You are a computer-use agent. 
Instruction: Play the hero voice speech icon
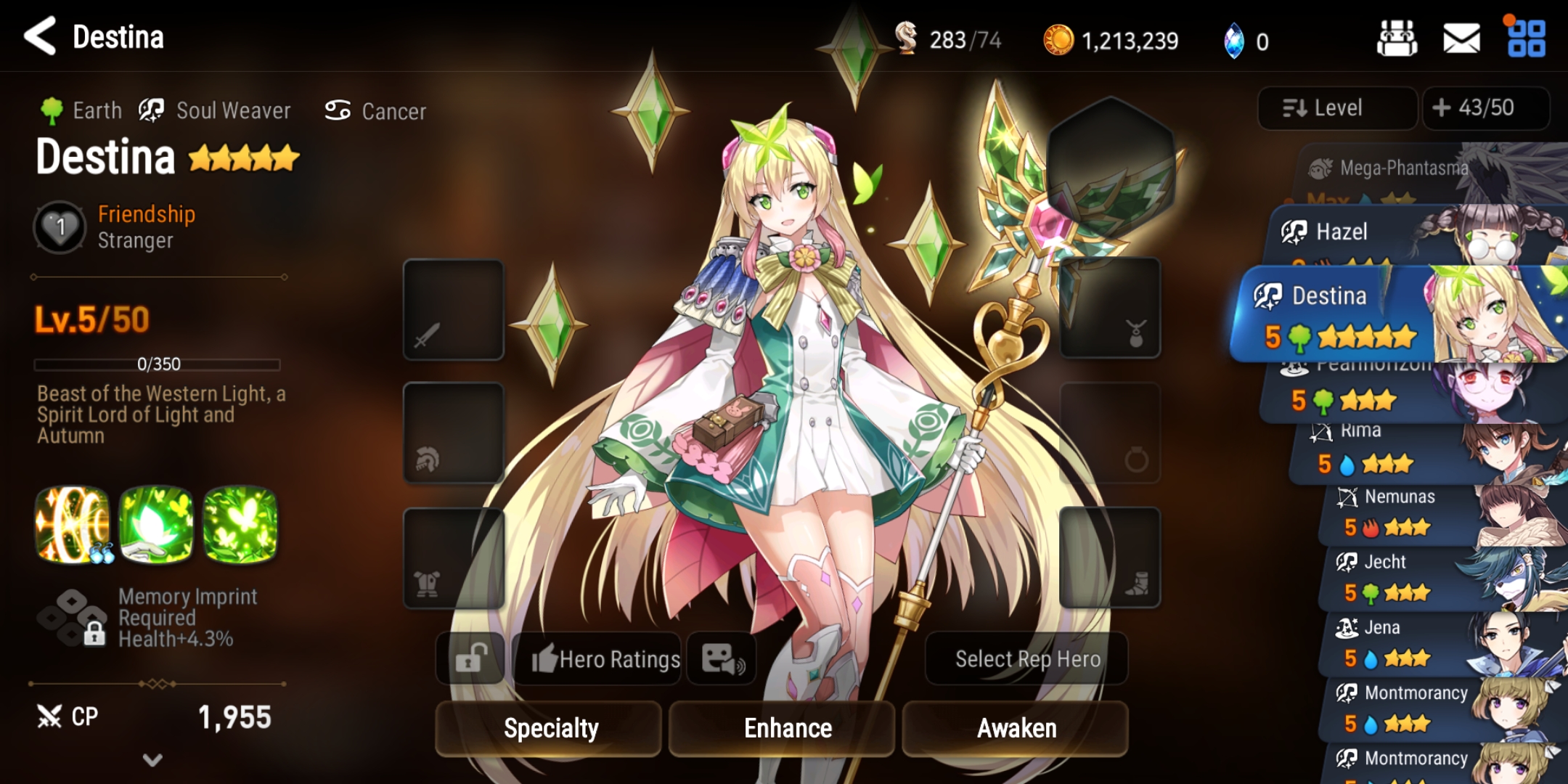coord(722,659)
